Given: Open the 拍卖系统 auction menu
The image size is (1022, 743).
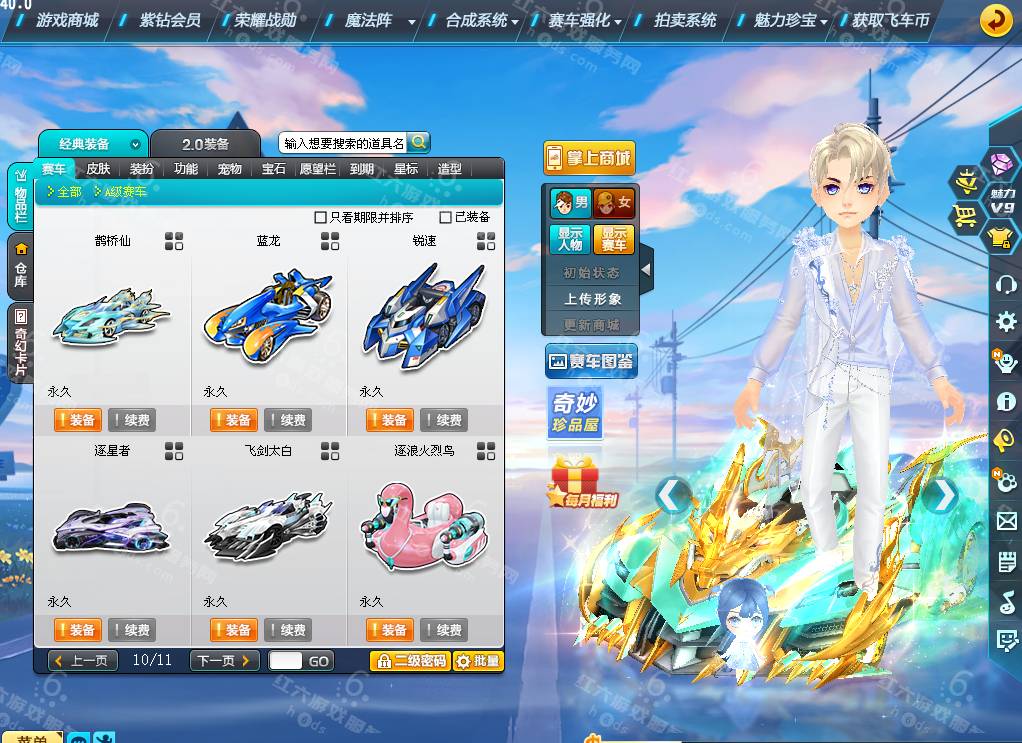Looking at the screenshot, I should pos(685,20).
